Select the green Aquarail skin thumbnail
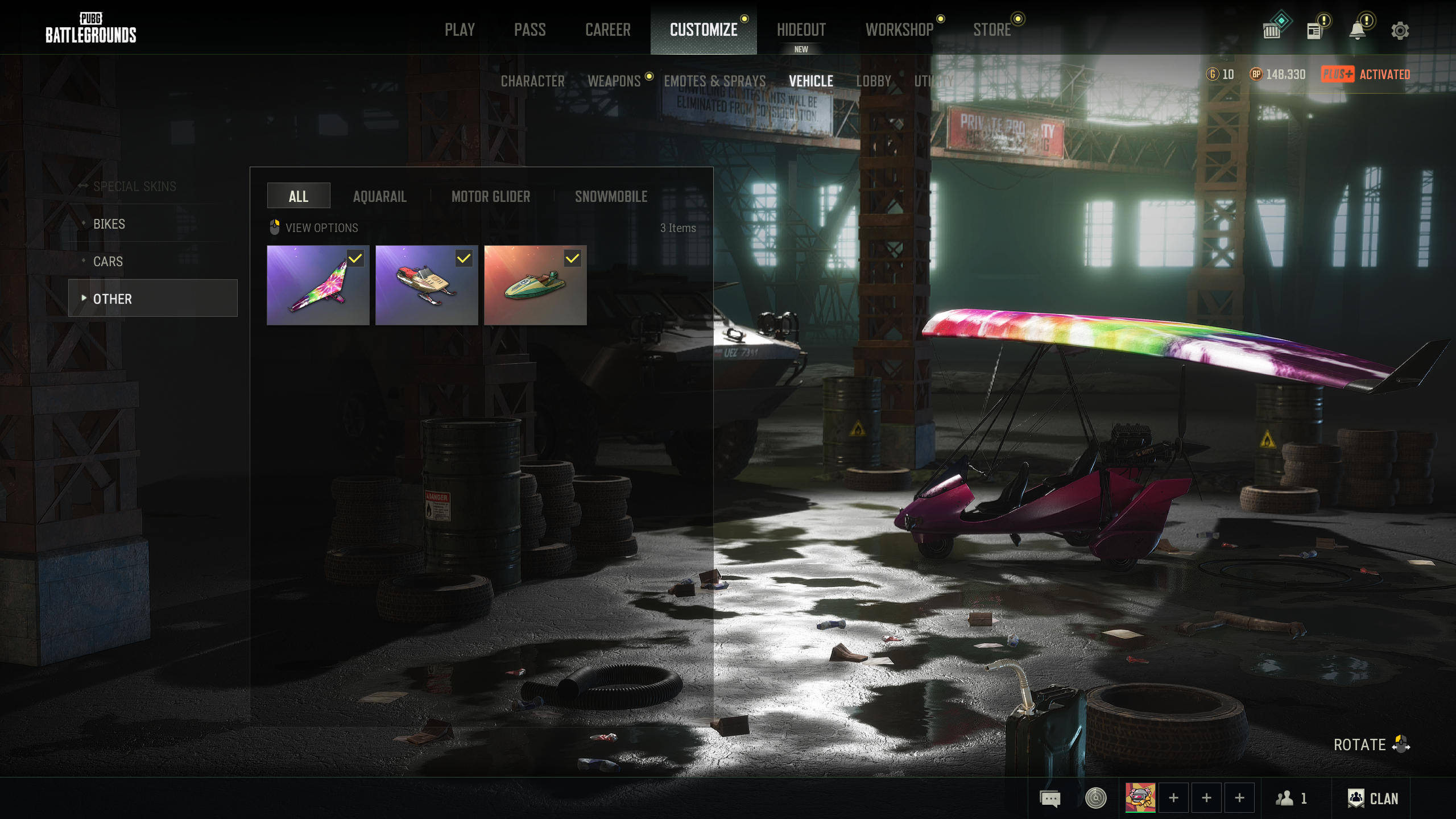1456x819 pixels. point(535,286)
